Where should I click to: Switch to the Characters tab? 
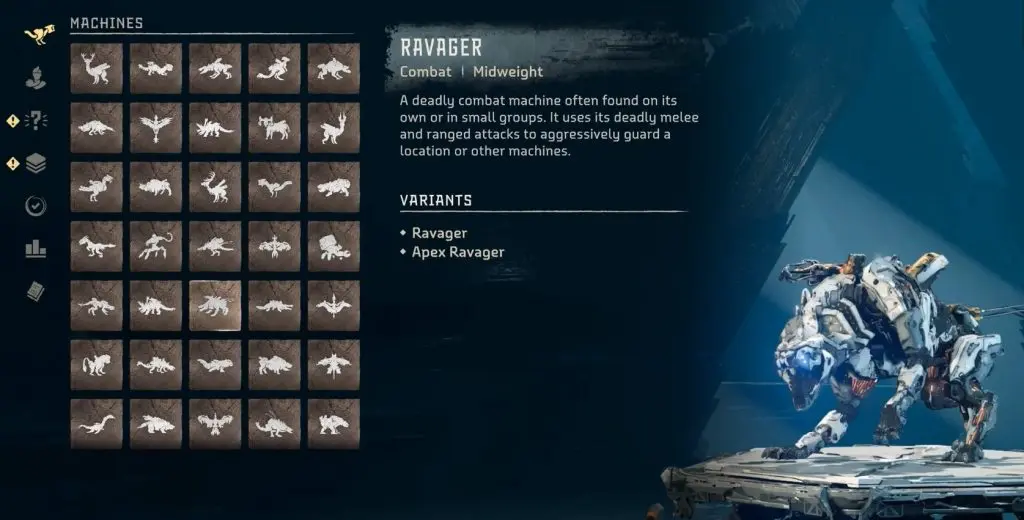[36, 76]
